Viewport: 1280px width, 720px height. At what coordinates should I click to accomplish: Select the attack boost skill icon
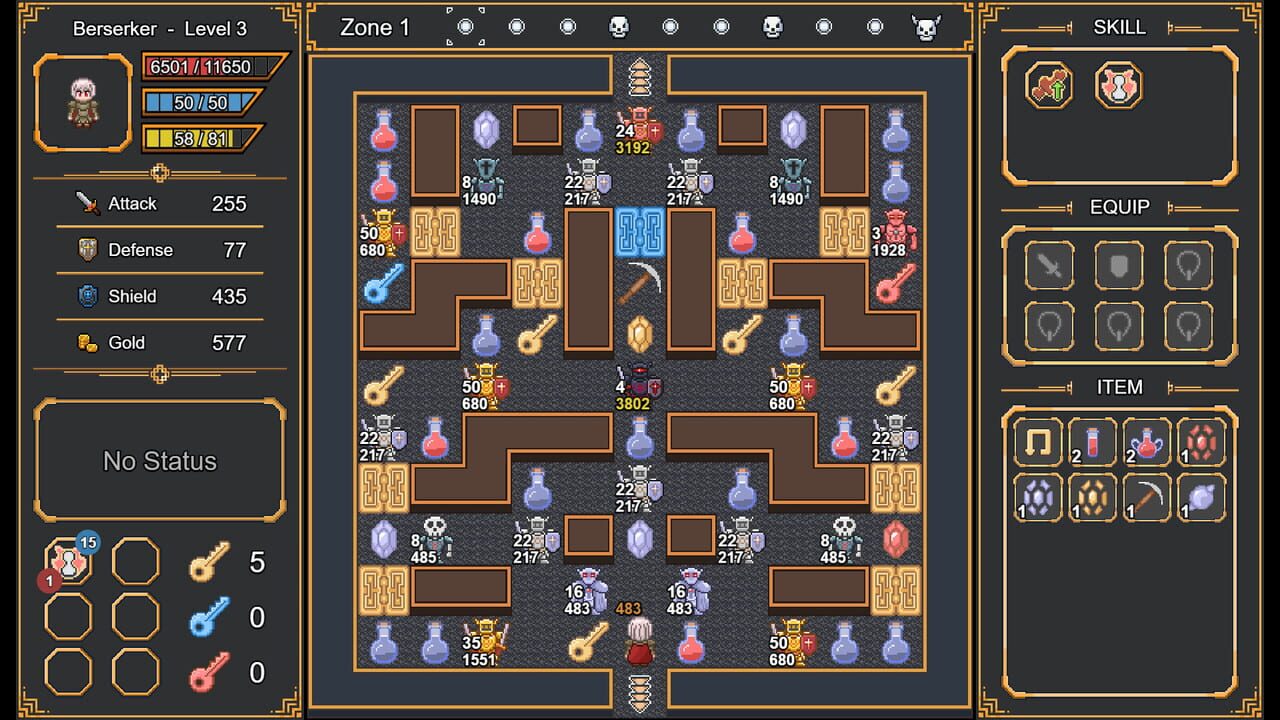pos(1049,86)
